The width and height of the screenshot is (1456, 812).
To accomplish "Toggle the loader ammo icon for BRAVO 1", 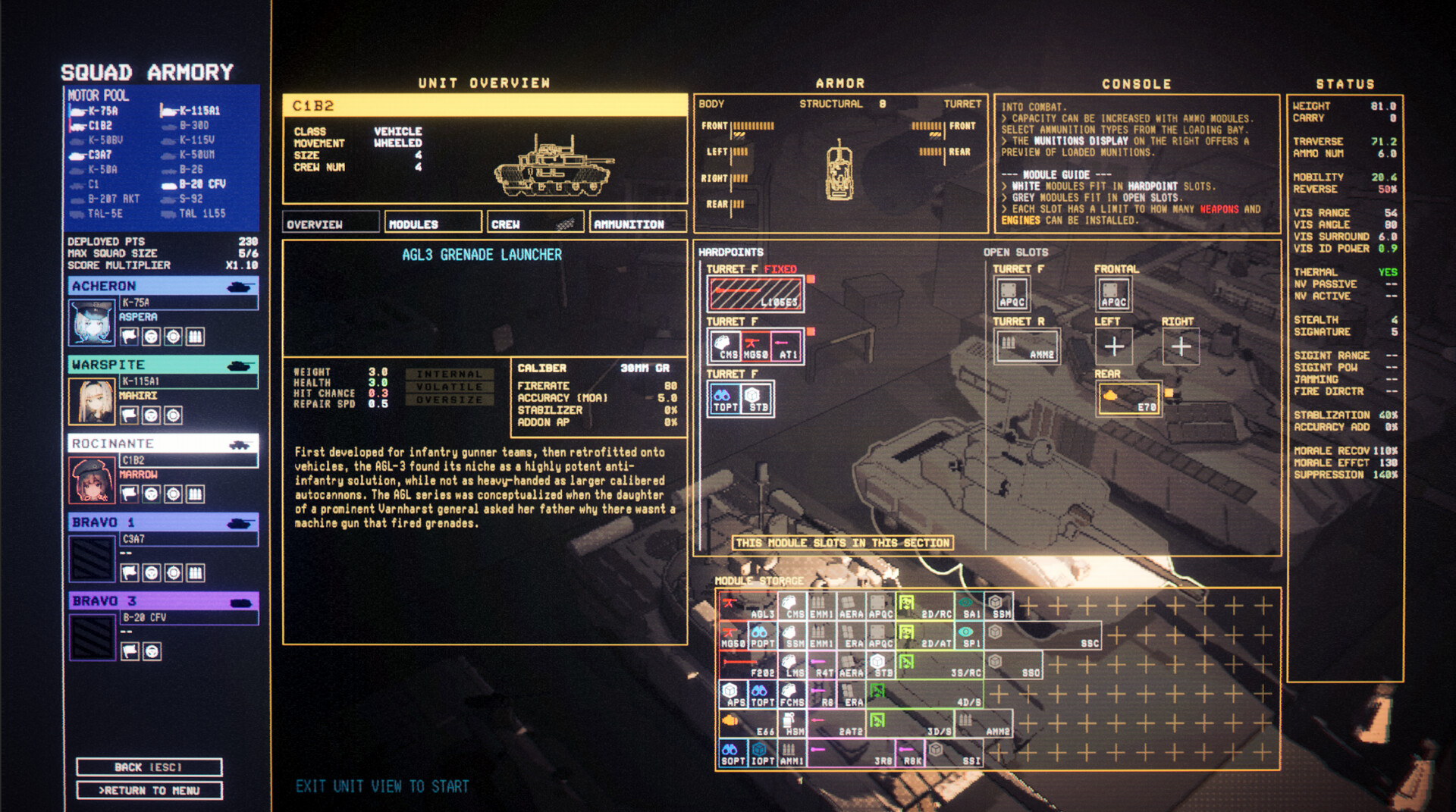I will 194,571.
